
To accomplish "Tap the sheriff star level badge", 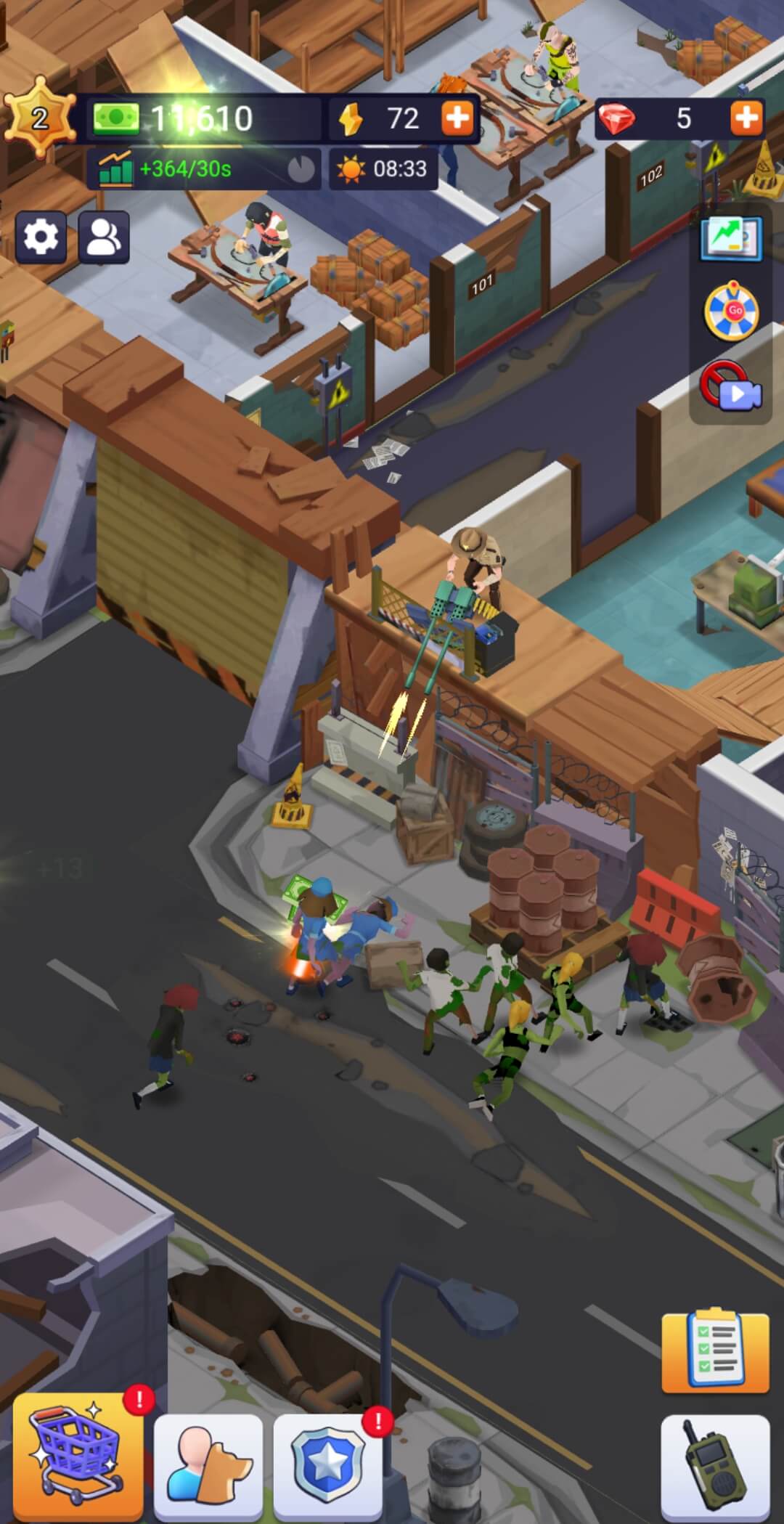I will (x=39, y=118).
